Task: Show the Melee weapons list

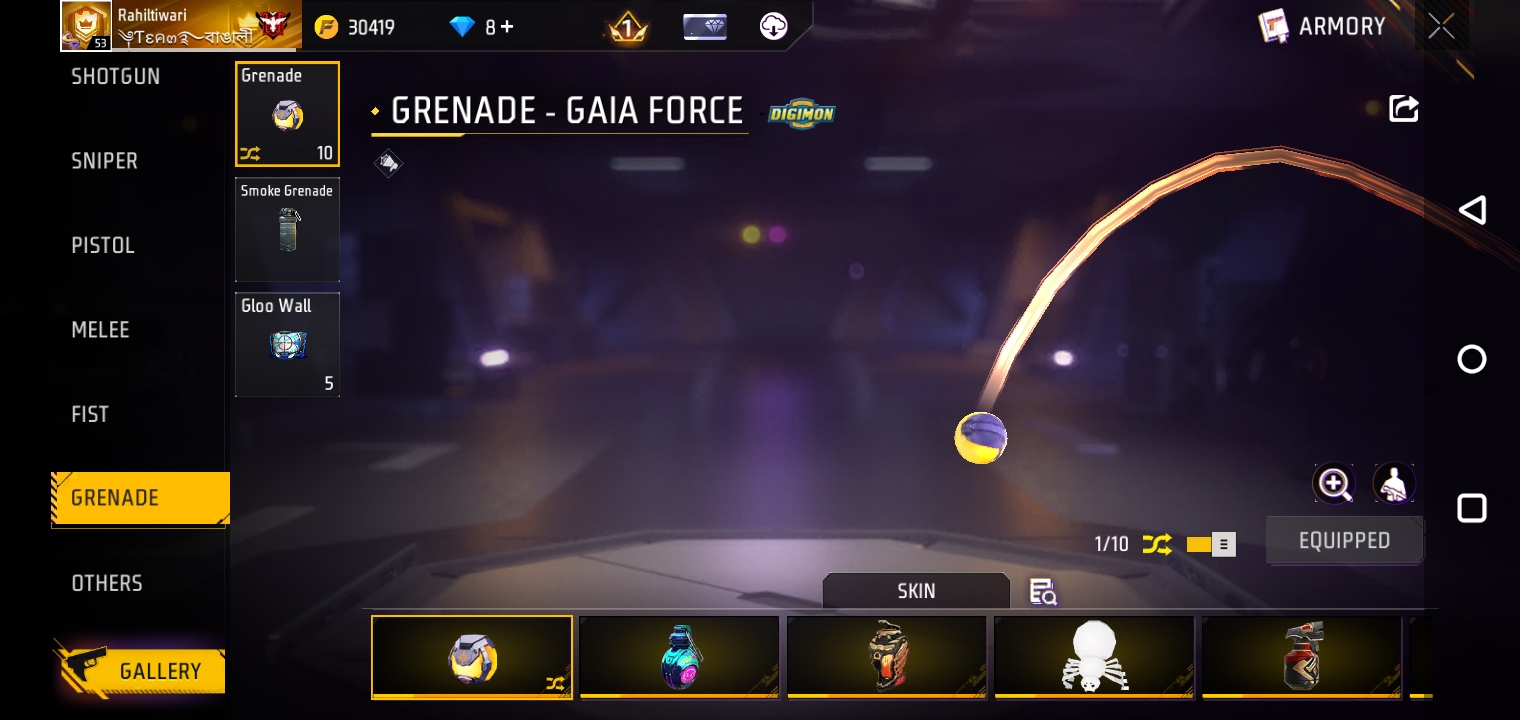Action: [100, 330]
